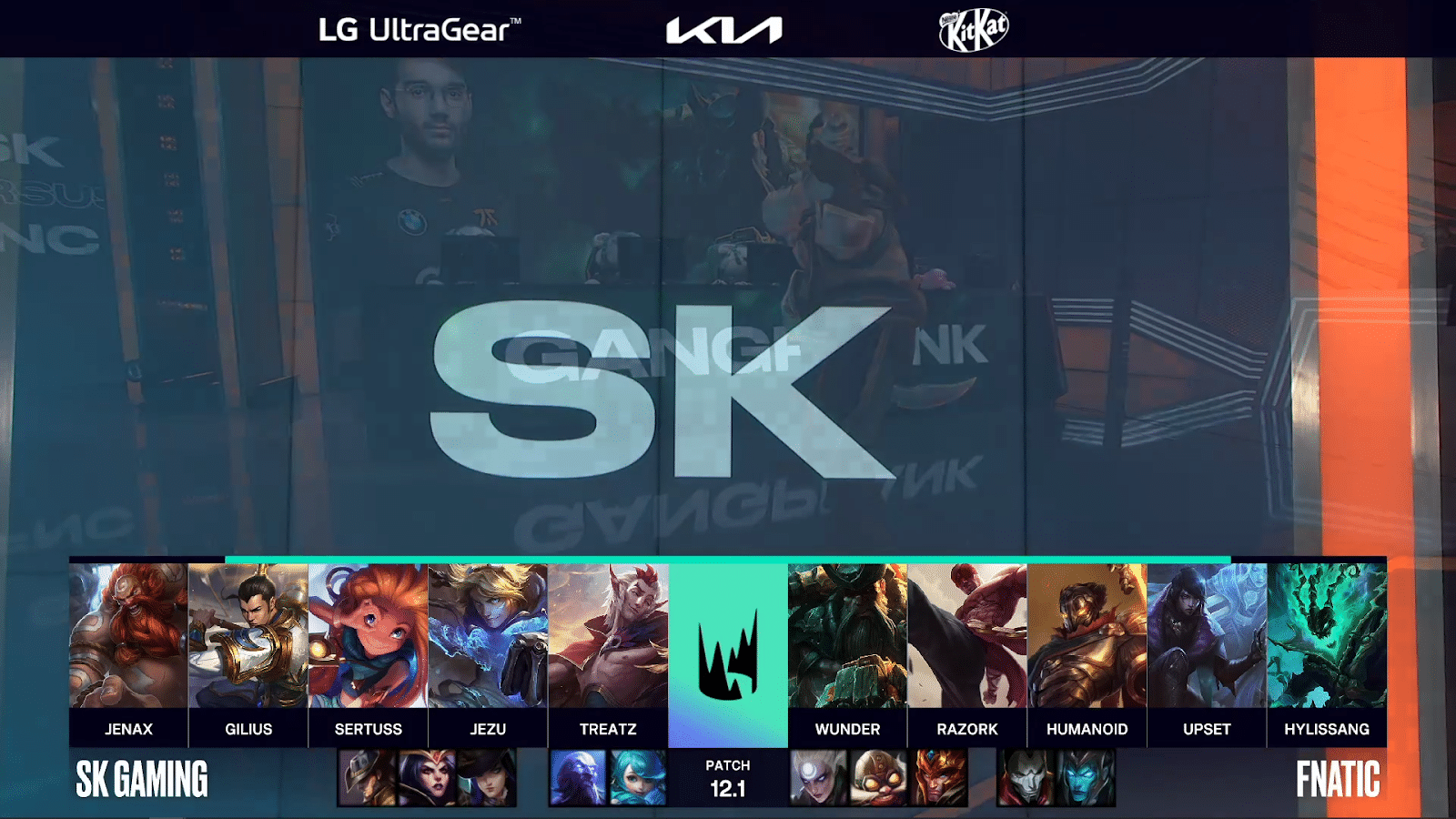Select Upset's Aphelios pick portrait

(x=1207, y=635)
